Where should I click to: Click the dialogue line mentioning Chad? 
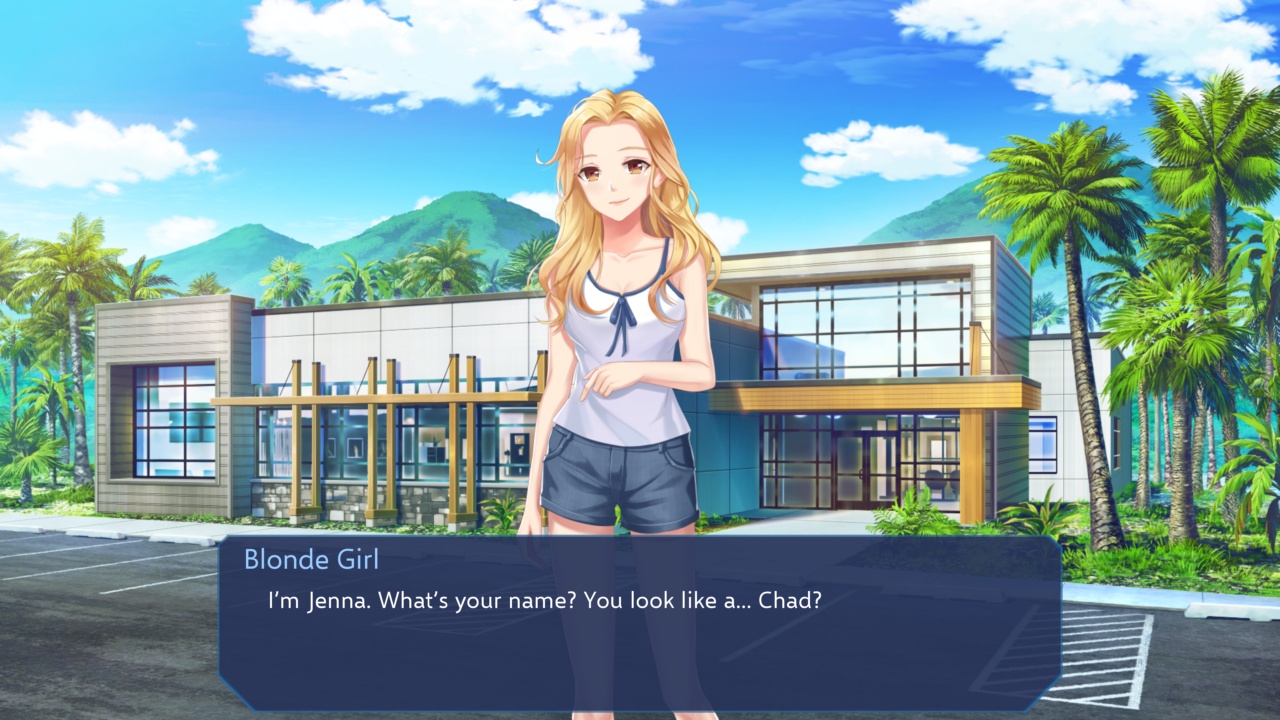coord(545,602)
